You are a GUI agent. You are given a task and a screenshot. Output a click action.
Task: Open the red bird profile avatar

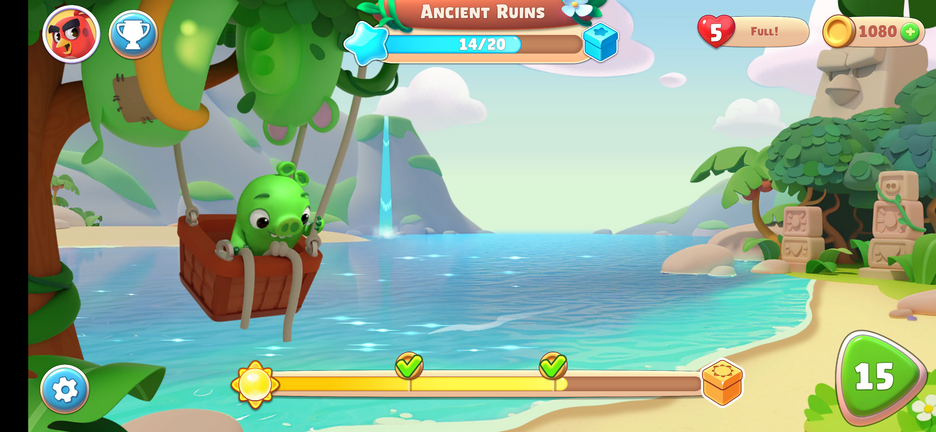click(x=71, y=34)
